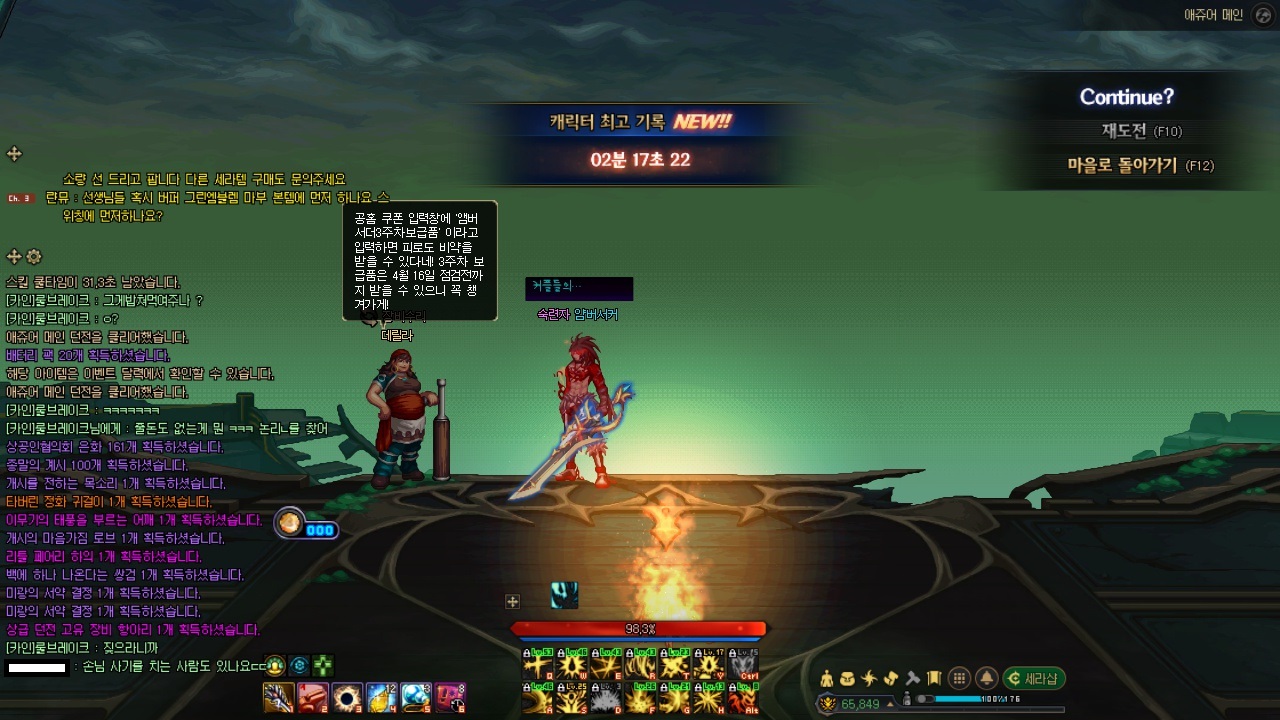Show notifications with the bell icon

(x=986, y=678)
